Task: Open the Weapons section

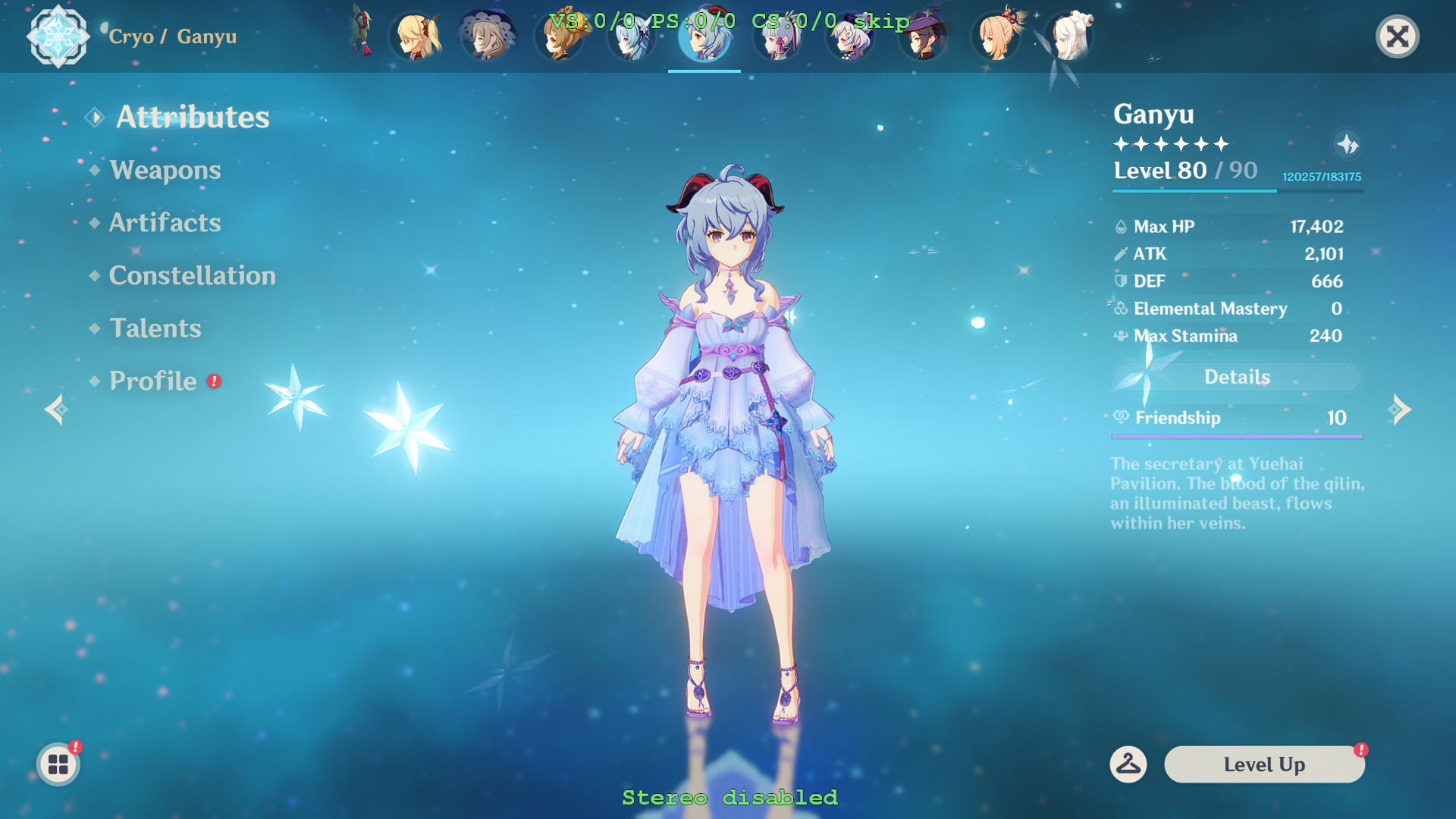Action: click(x=165, y=171)
